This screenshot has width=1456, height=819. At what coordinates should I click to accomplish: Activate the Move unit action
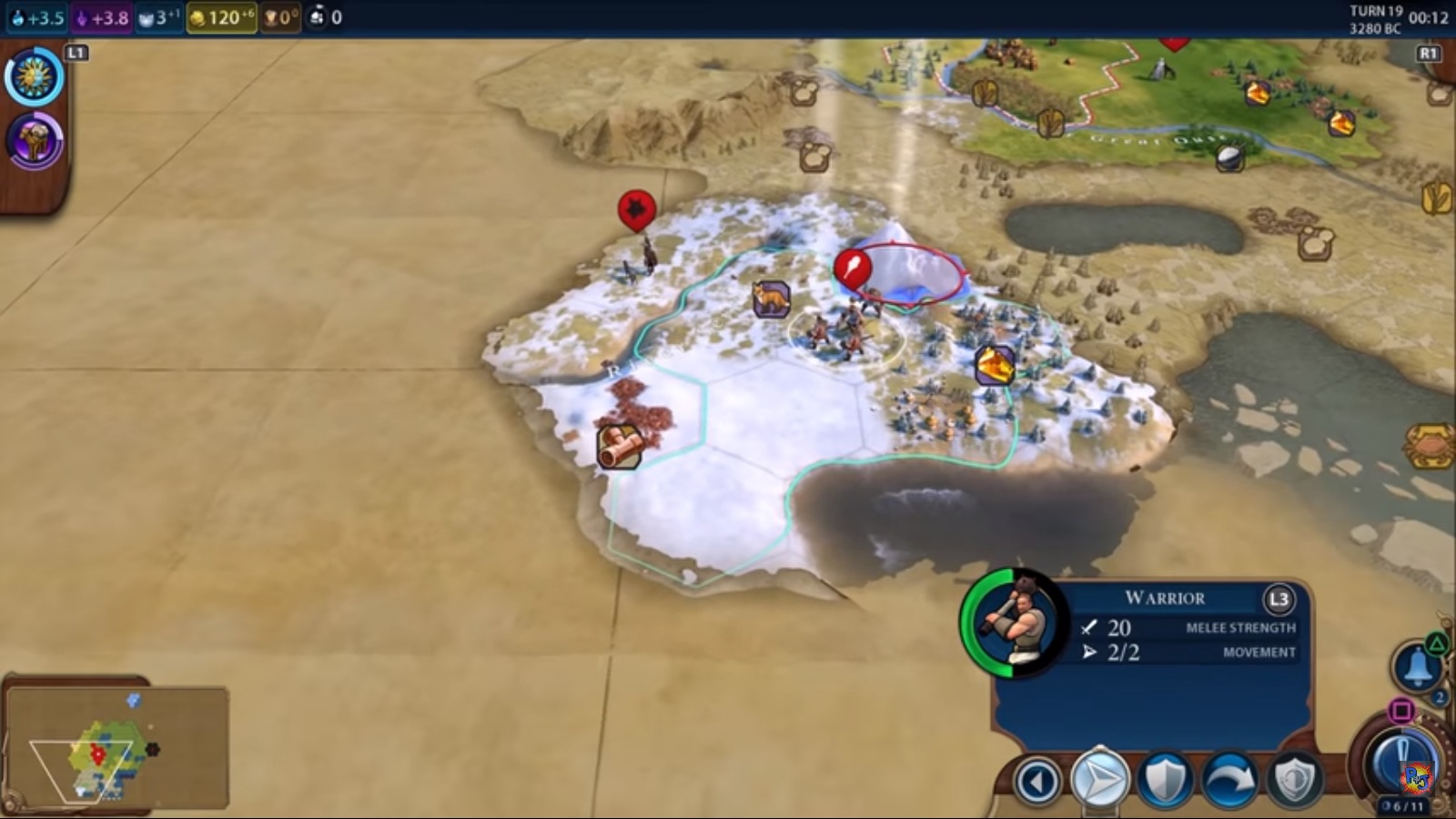click(x=1099, y=780)
